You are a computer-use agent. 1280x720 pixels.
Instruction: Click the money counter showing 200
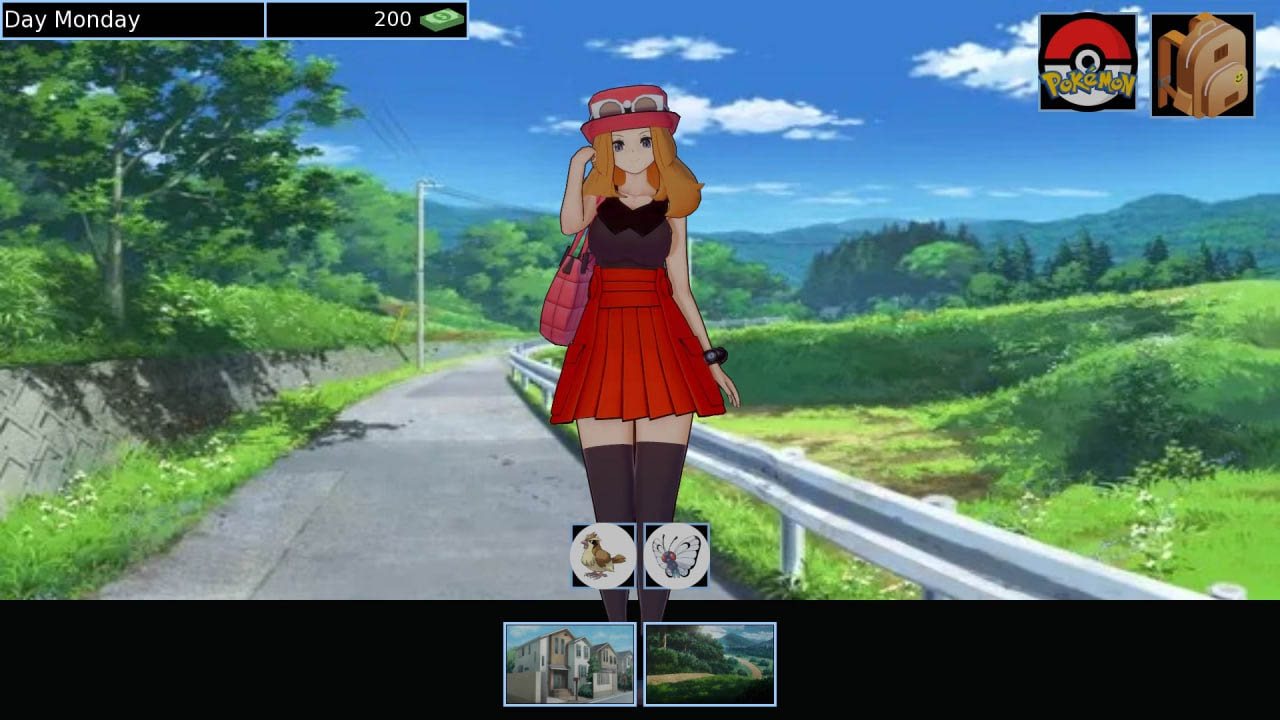tap(395, 19)
